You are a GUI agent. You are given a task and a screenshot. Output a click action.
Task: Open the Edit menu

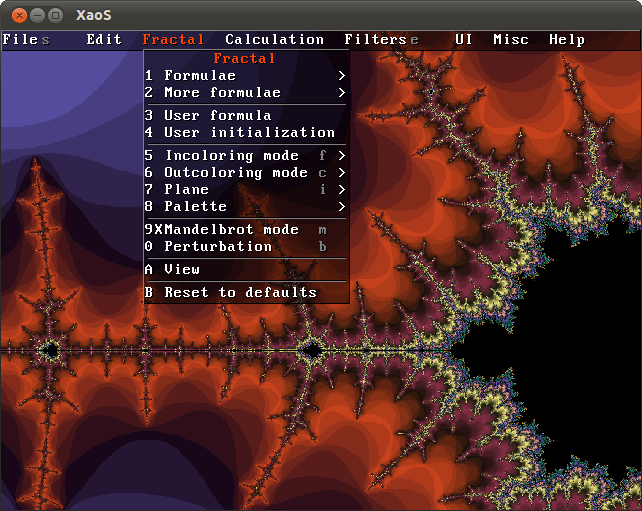(104, 40)
